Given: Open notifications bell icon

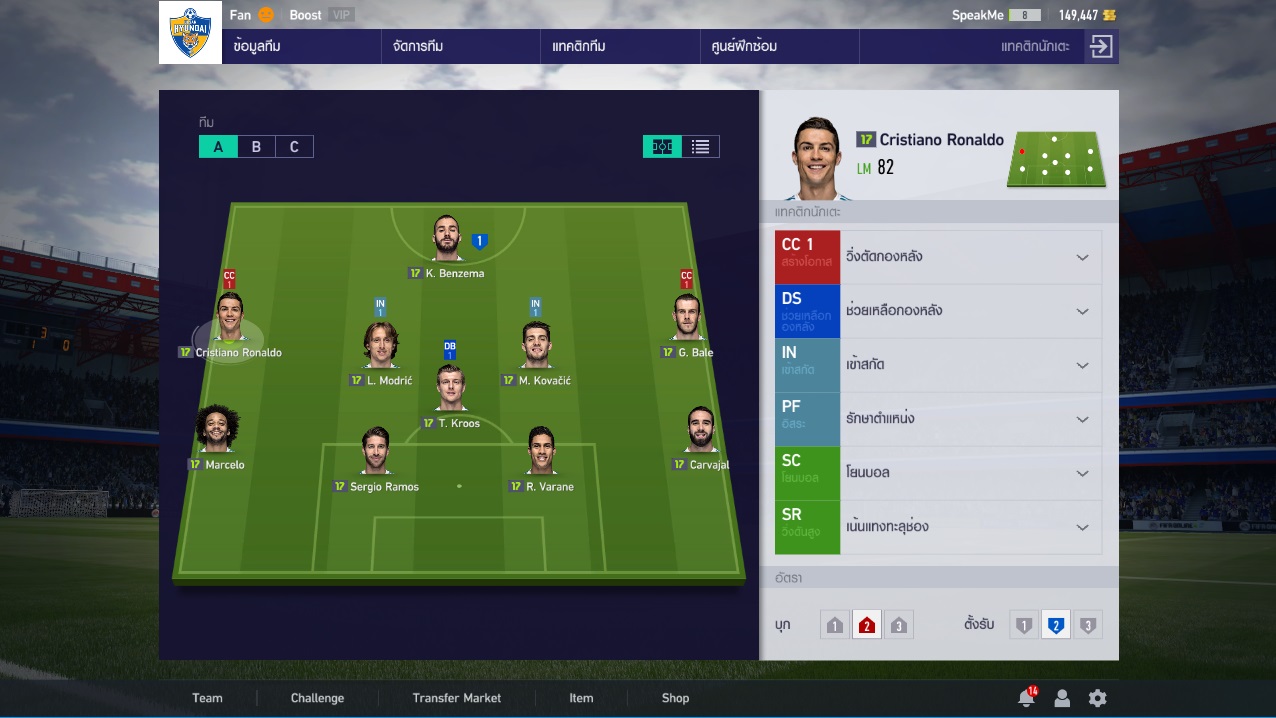Looking at the screenshot, I should pyautogui.click(x=1025, y=698).
